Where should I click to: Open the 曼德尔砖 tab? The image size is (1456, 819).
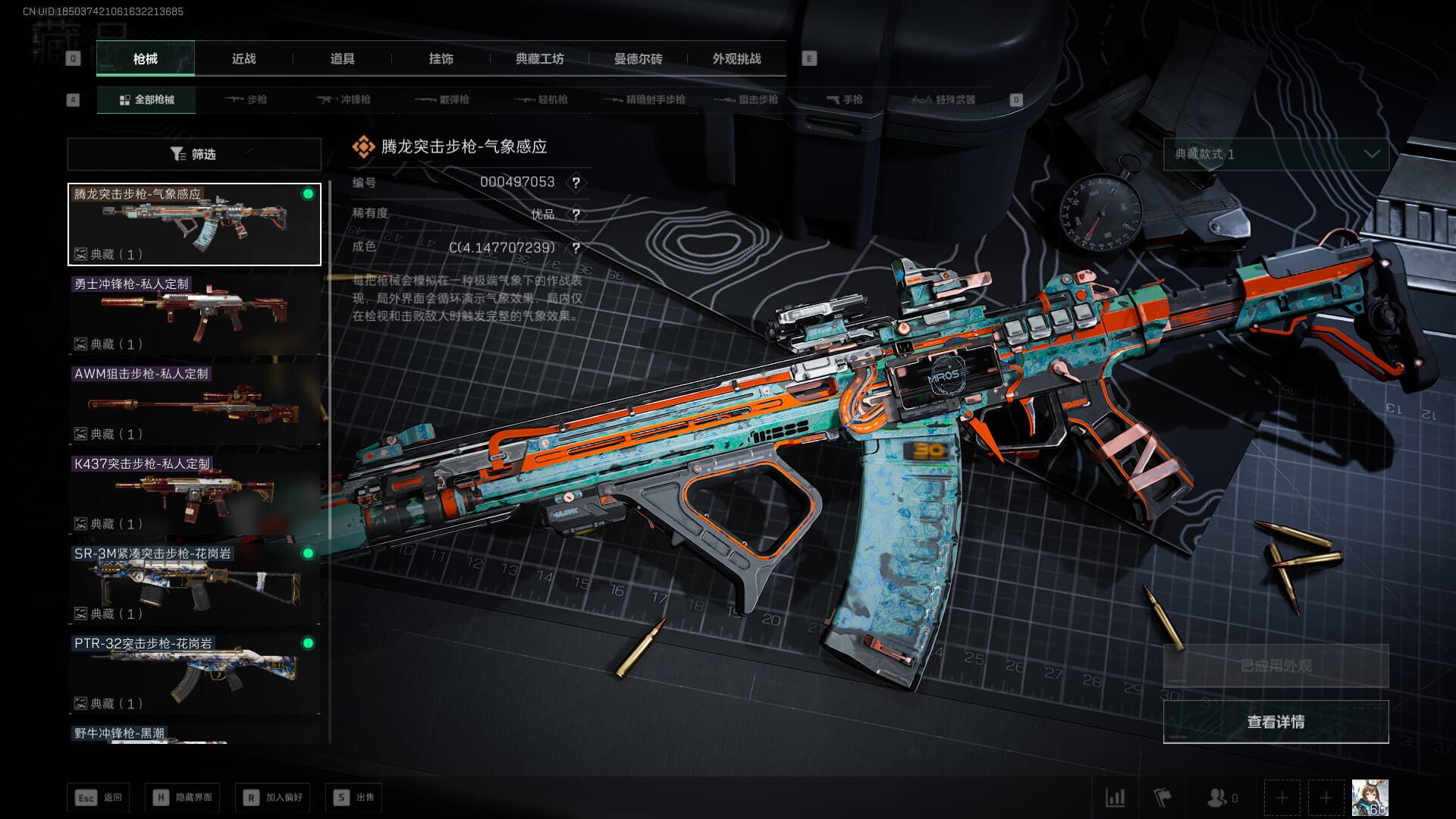(x=638, y=58)
